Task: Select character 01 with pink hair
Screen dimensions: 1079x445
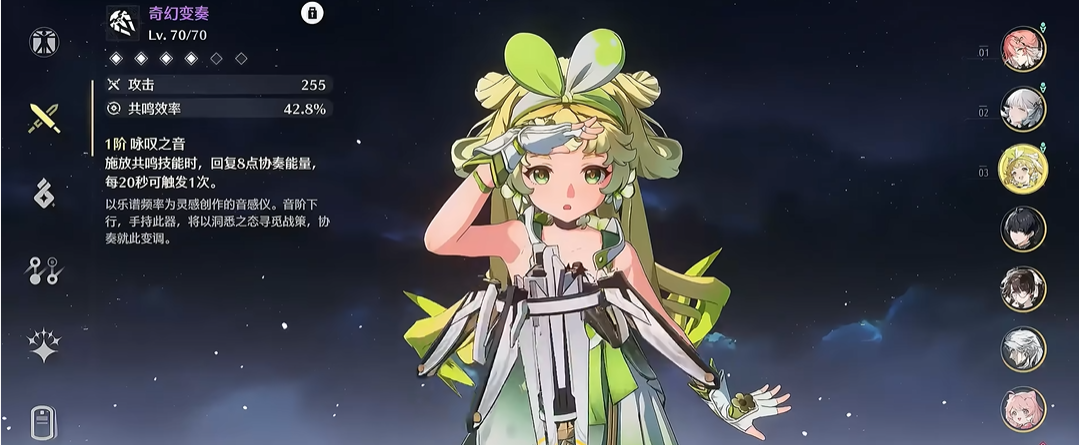Action: 1023,50
